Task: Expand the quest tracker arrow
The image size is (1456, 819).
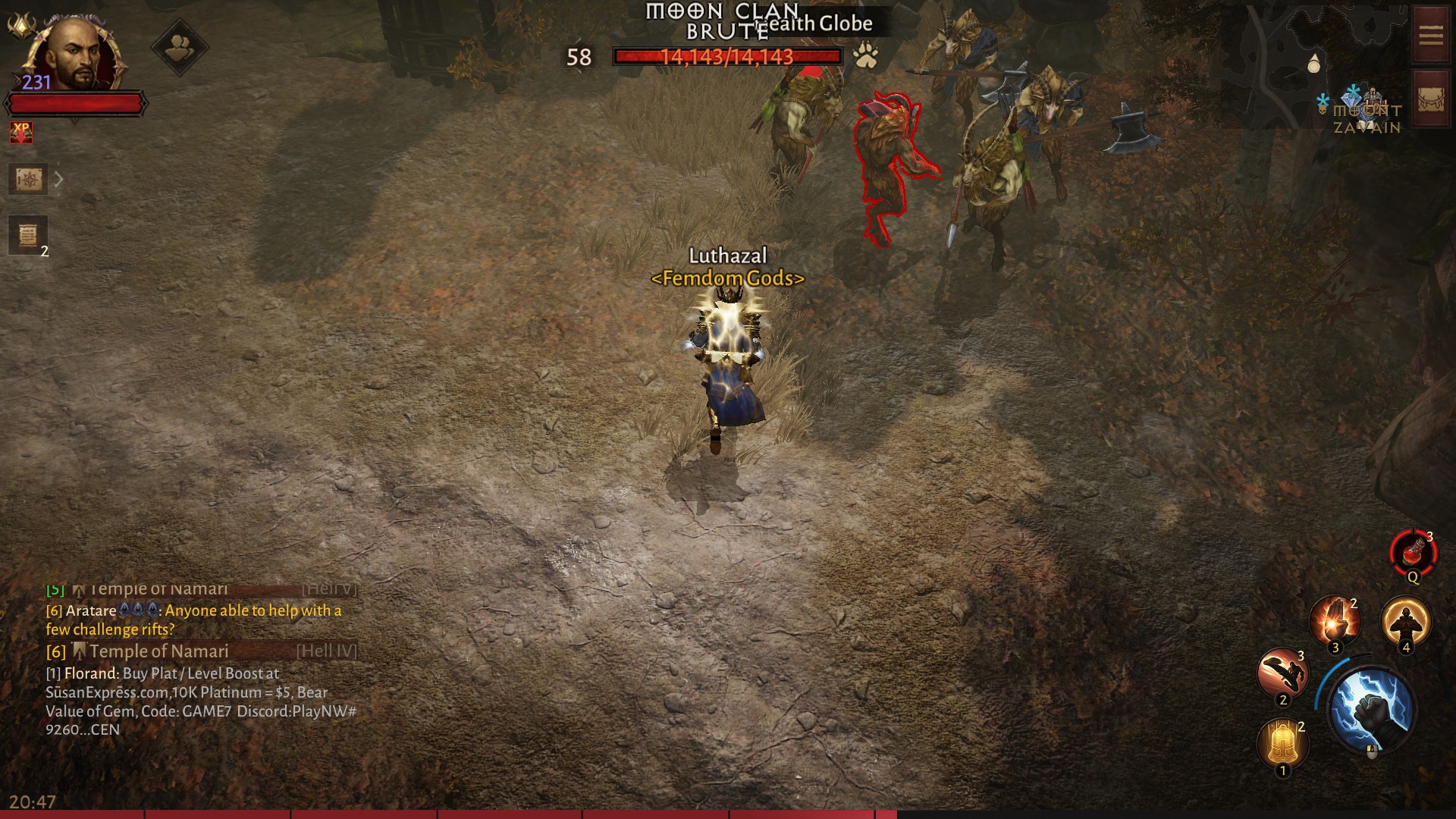Action: click(58, 180)
